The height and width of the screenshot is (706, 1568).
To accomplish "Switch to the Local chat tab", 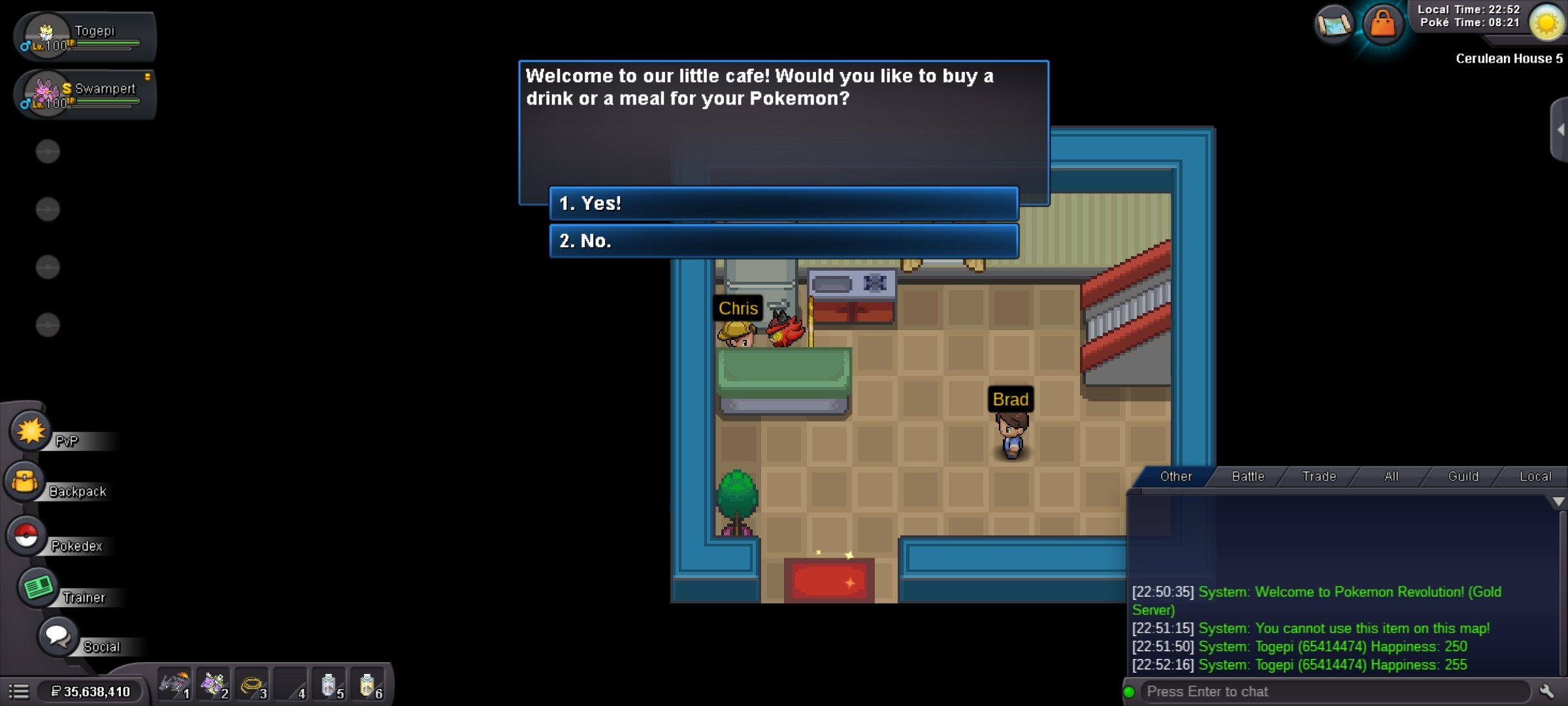I will 1535,477.
